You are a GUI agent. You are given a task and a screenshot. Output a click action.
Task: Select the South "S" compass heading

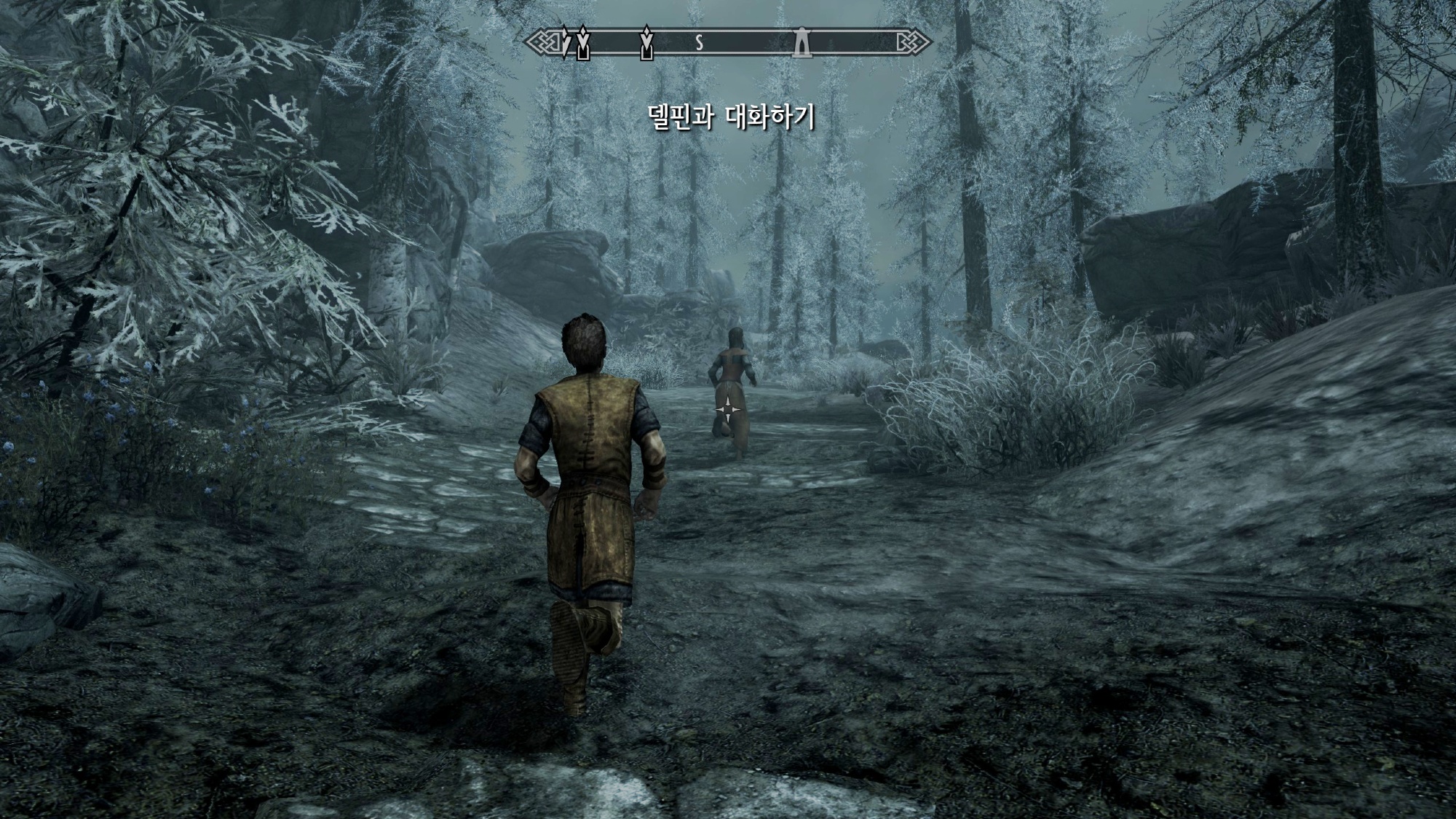(x=699, y=44)
